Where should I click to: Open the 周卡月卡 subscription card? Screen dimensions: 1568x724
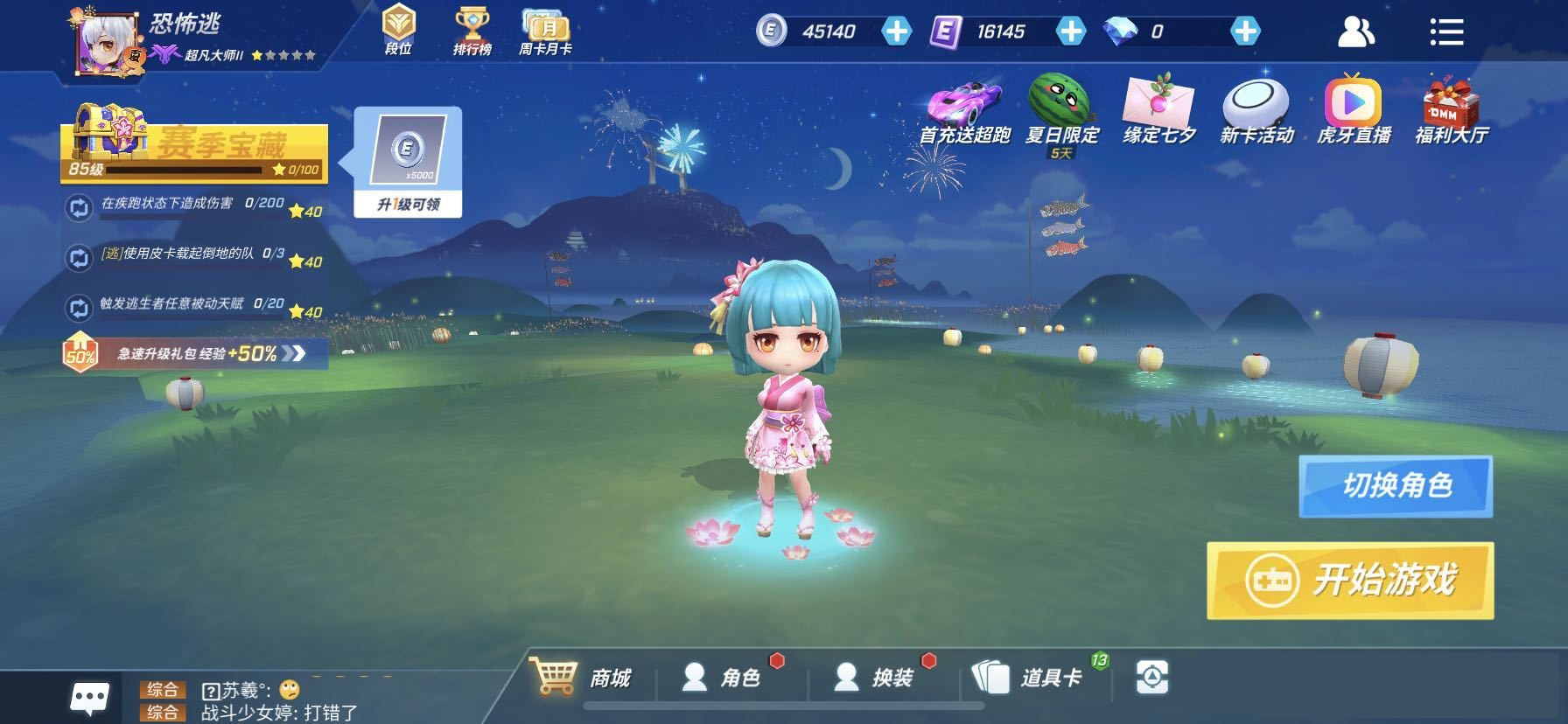pos(545,31)
